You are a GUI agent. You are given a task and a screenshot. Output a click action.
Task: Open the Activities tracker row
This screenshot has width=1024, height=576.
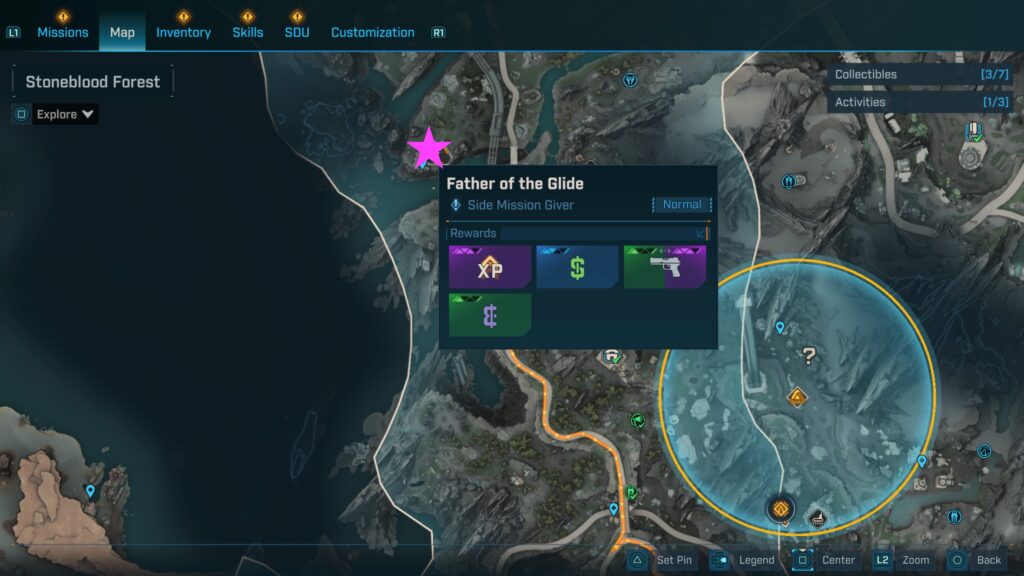click(920, 102)
